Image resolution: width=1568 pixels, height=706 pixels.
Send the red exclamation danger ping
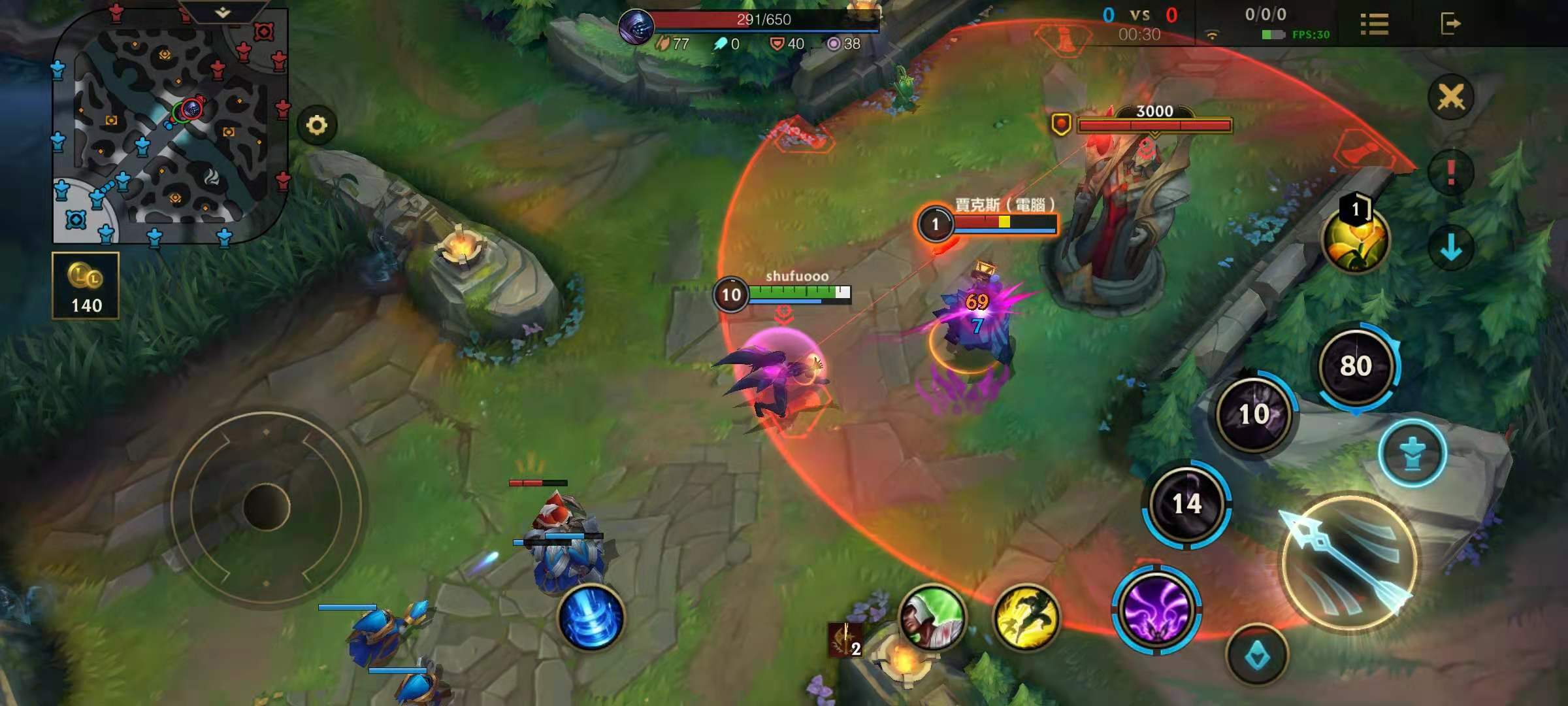click(x=1450, y=173)
